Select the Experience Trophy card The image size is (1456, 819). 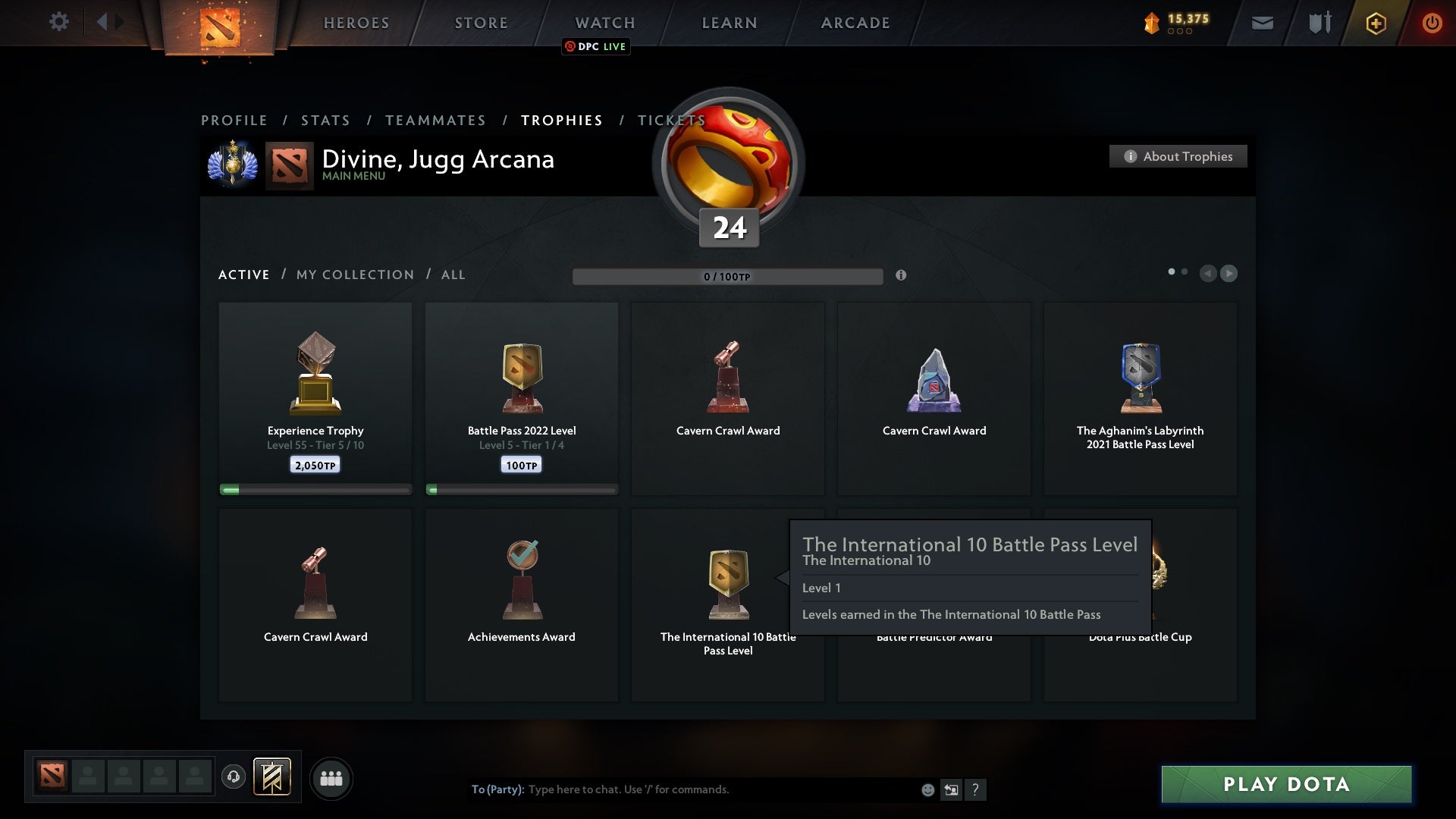(x=315, y=394)
